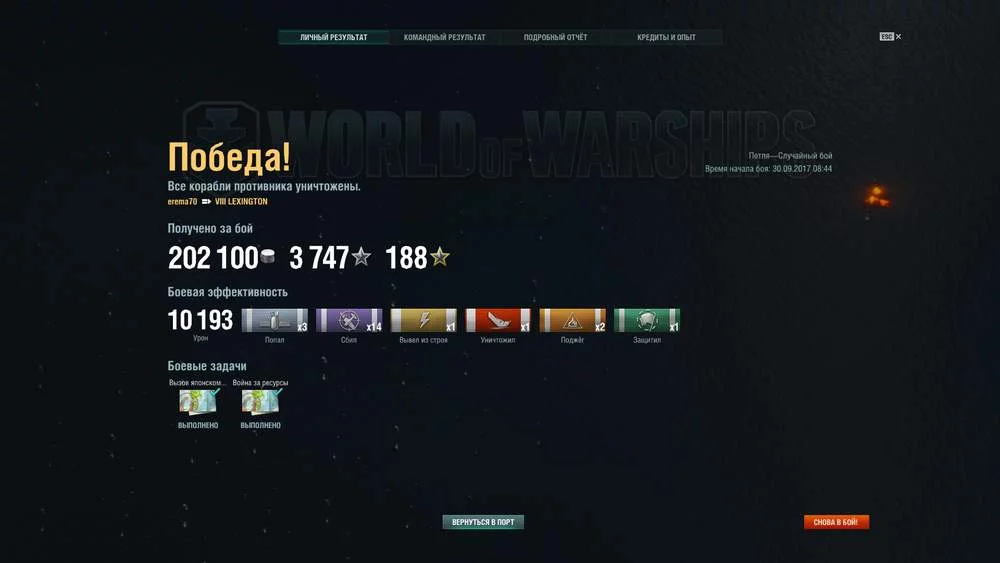The image size is (1000, 563).
Task: Select the Попал hits ribbon
Action: (275, 320)
